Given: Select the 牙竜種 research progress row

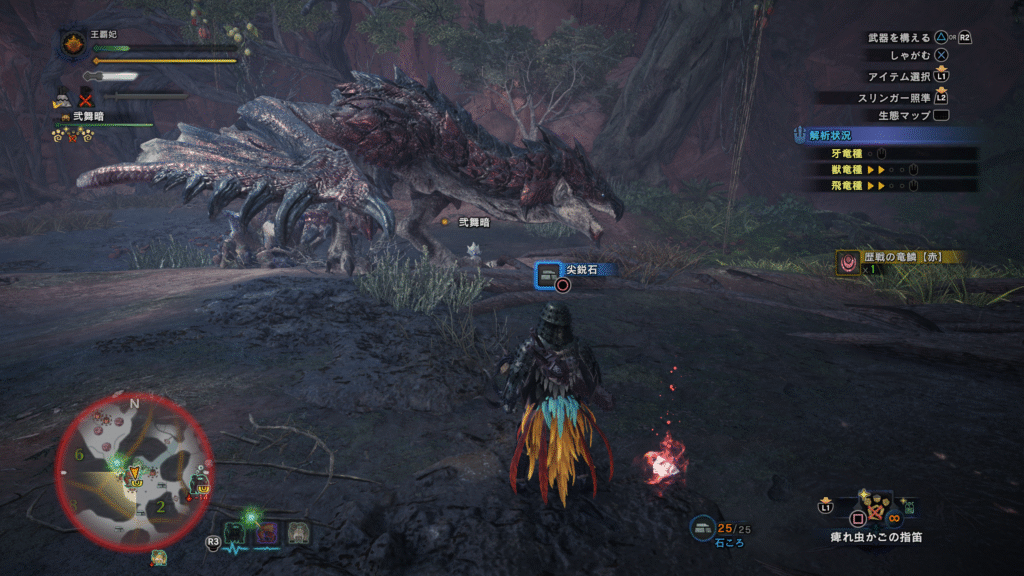Looking at the screenshot, I should pos(890,153).
